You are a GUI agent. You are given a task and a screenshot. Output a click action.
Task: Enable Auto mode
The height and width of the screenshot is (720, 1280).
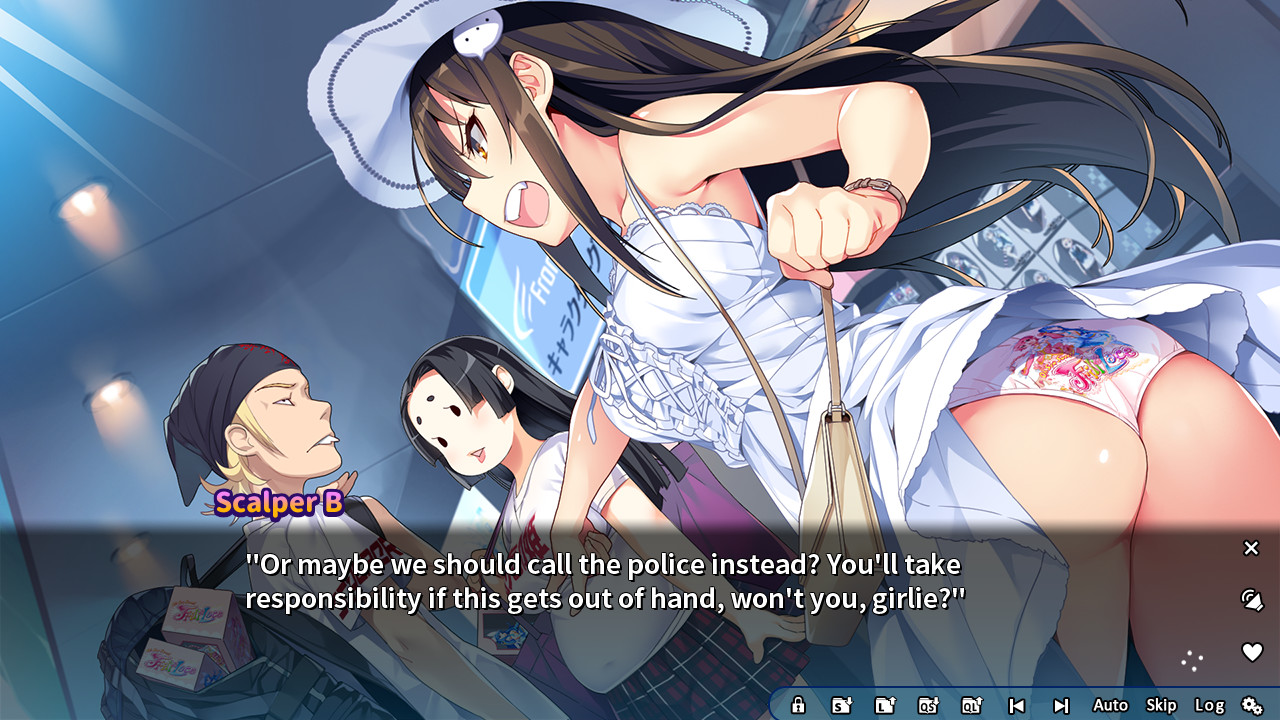pos(1110,705)
